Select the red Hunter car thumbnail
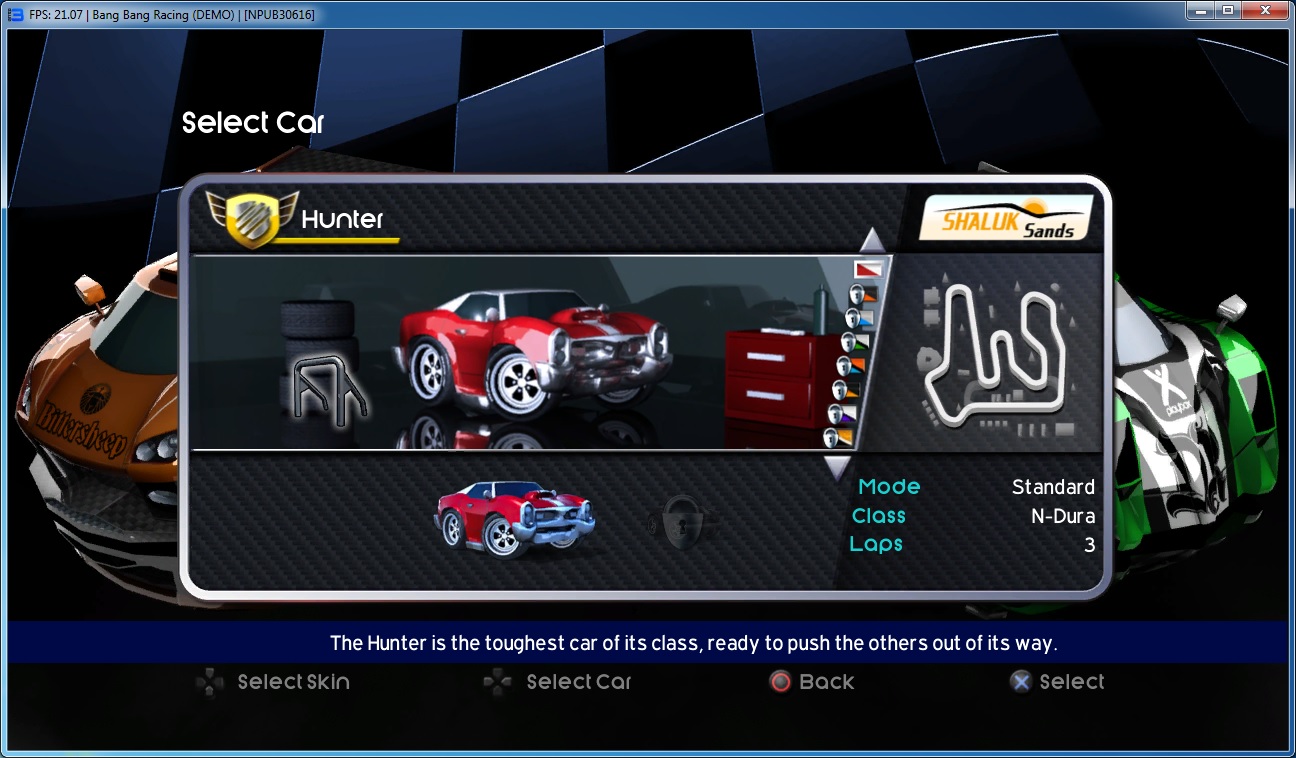The height and width of the screenshot is (758, 1296). [x=515, y=516]
